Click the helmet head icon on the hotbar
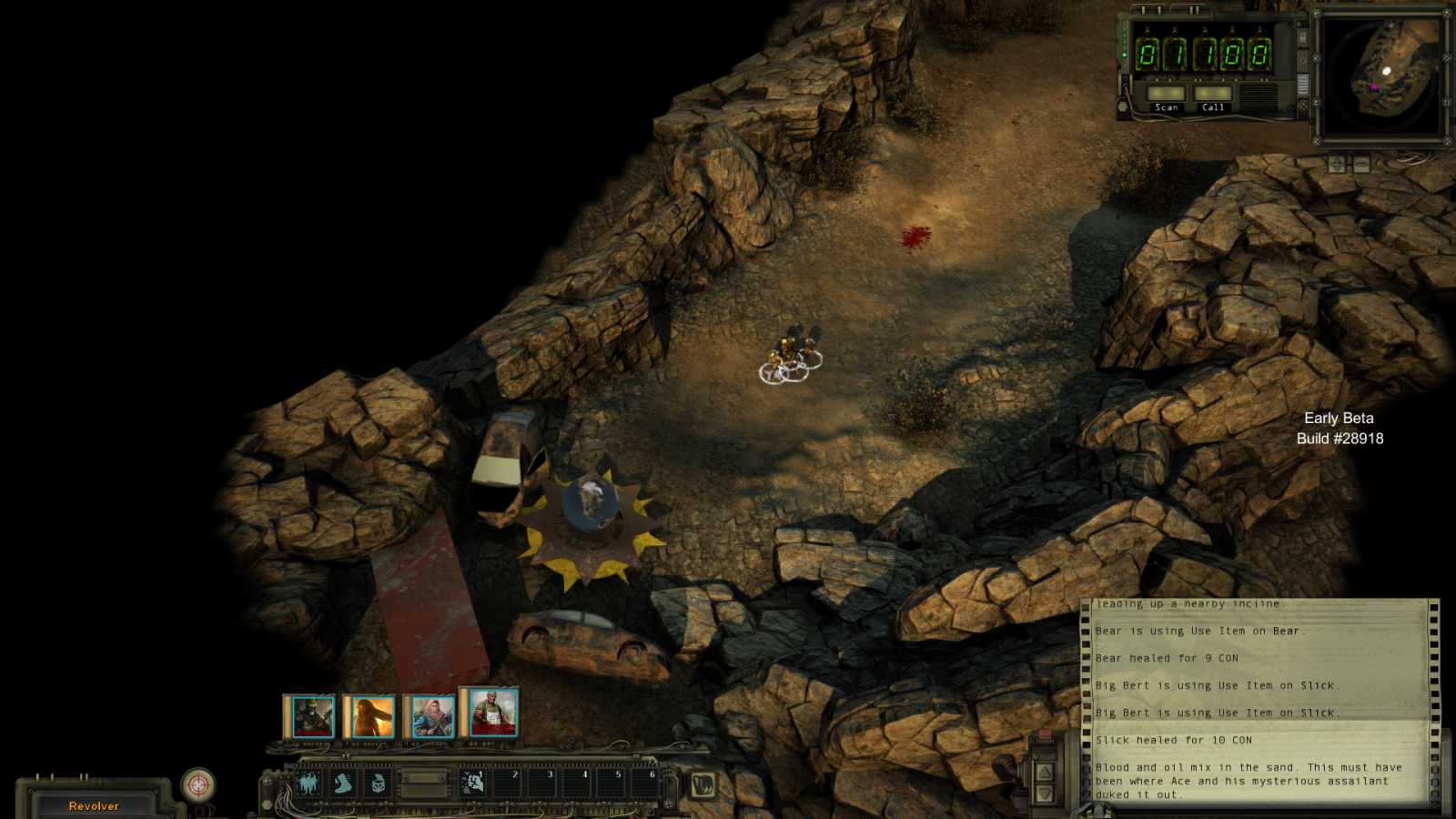Image resolution: width=1456 pixels, height=819 pixels. [x=378, y=783]
